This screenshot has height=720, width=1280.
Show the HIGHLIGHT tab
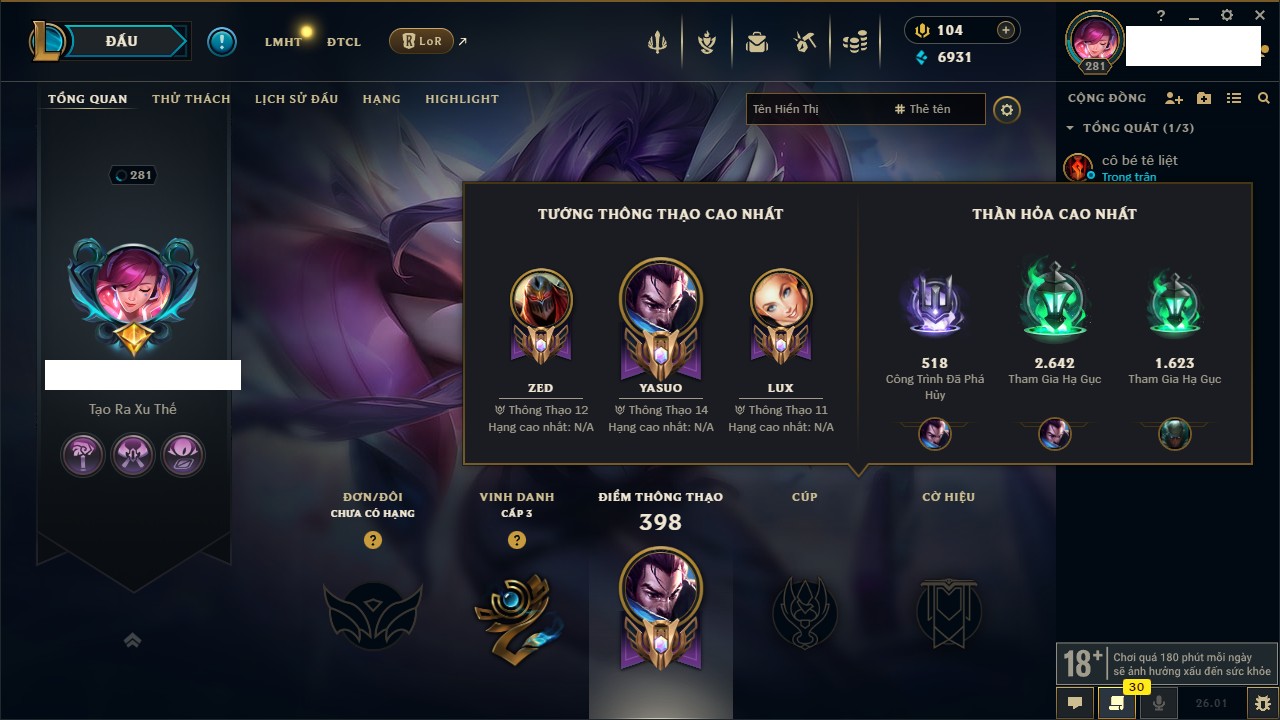(461, 99)
